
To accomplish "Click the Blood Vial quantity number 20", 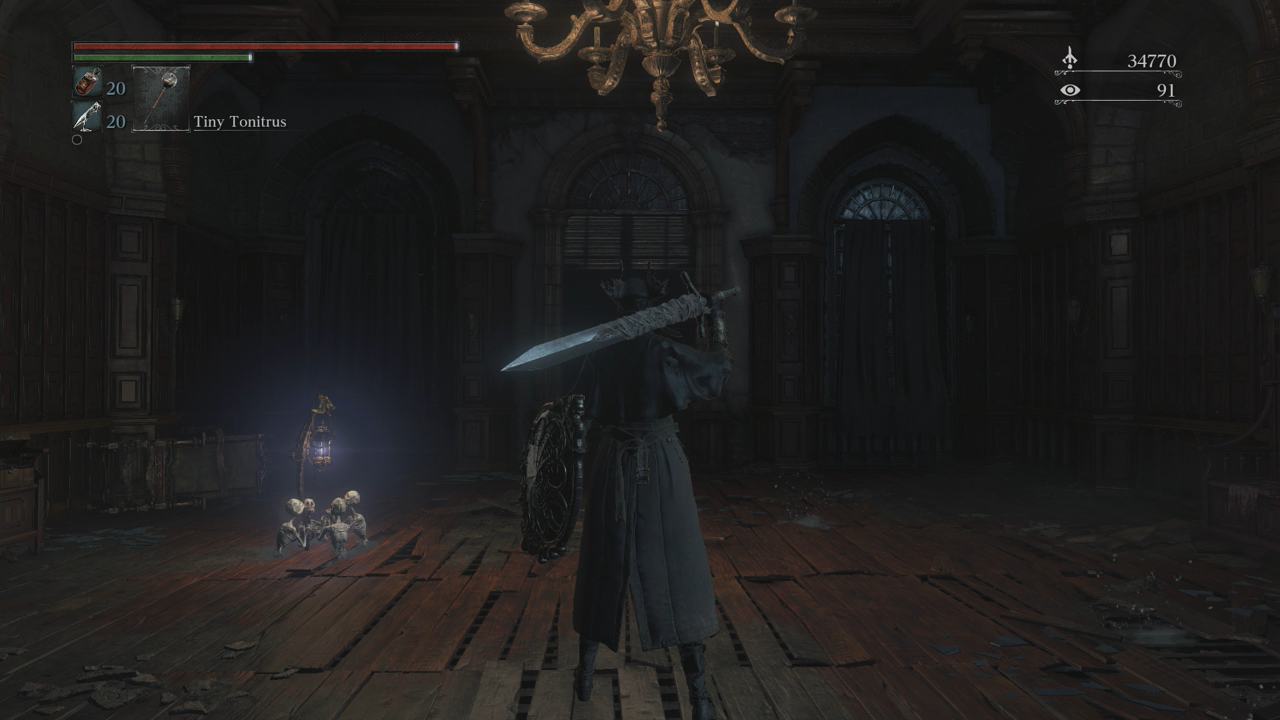I will 115,88.
